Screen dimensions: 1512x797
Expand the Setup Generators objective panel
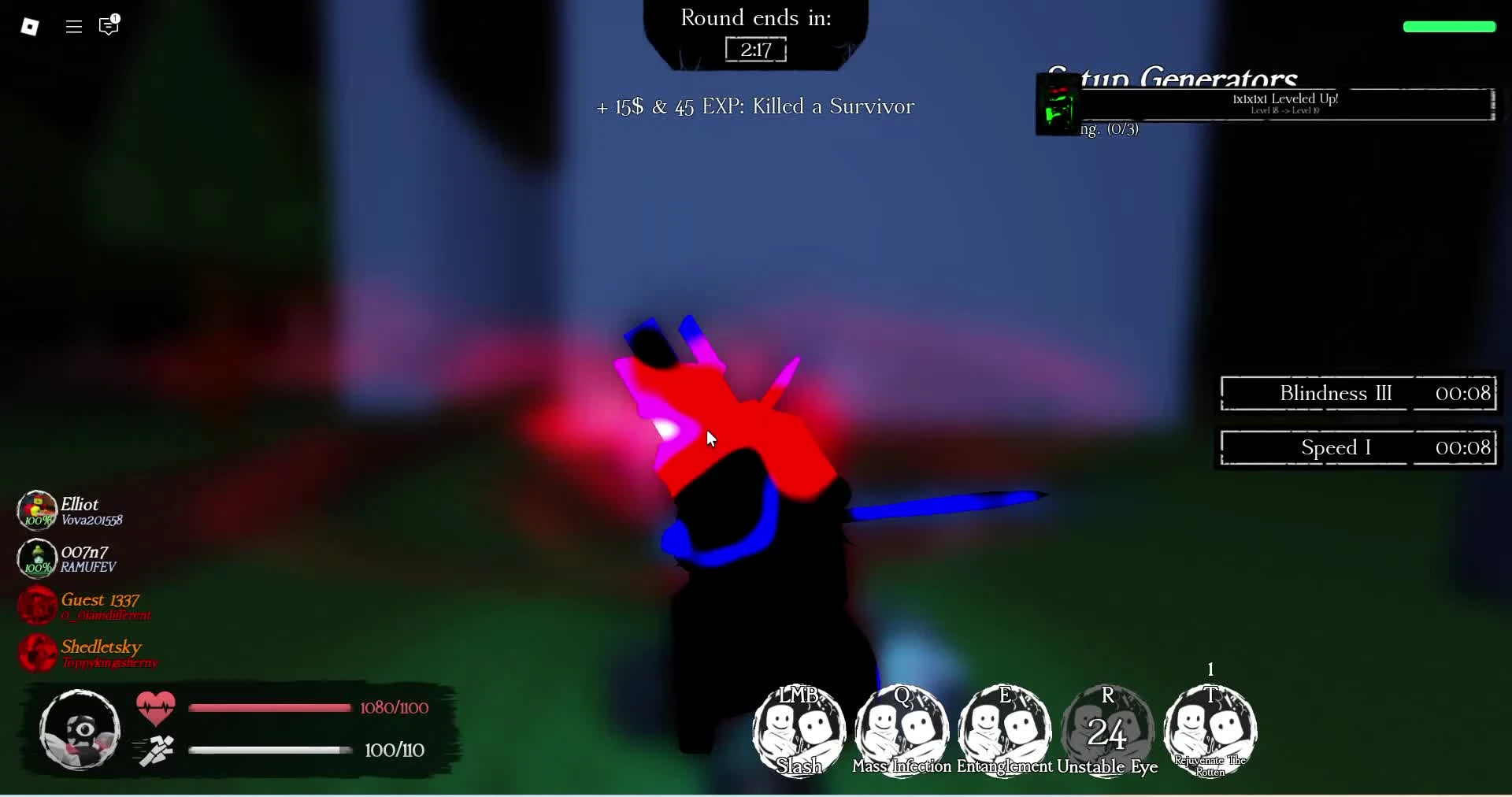1173,79
